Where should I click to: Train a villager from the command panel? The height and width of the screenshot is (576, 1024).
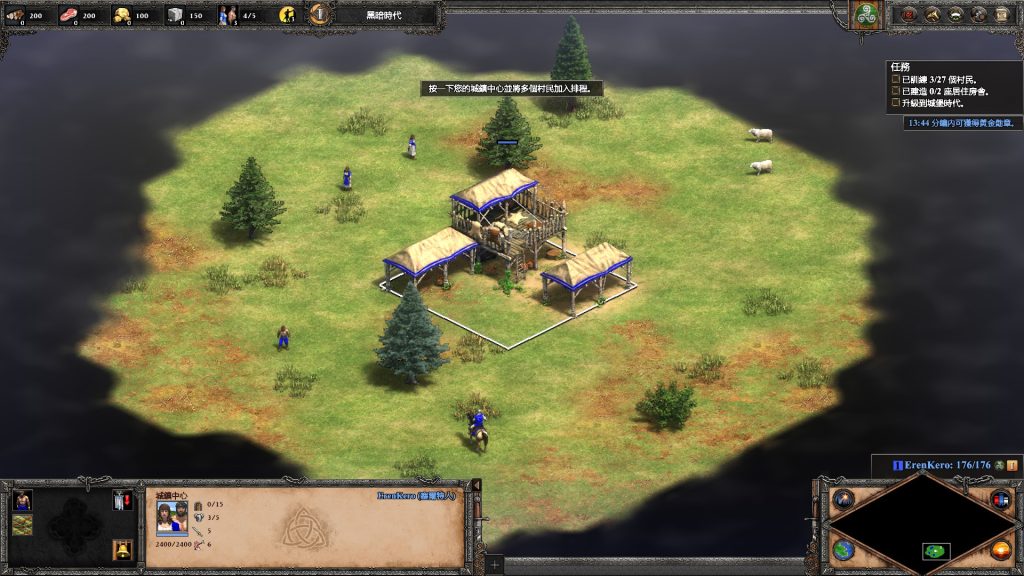(x=22, y=500)
